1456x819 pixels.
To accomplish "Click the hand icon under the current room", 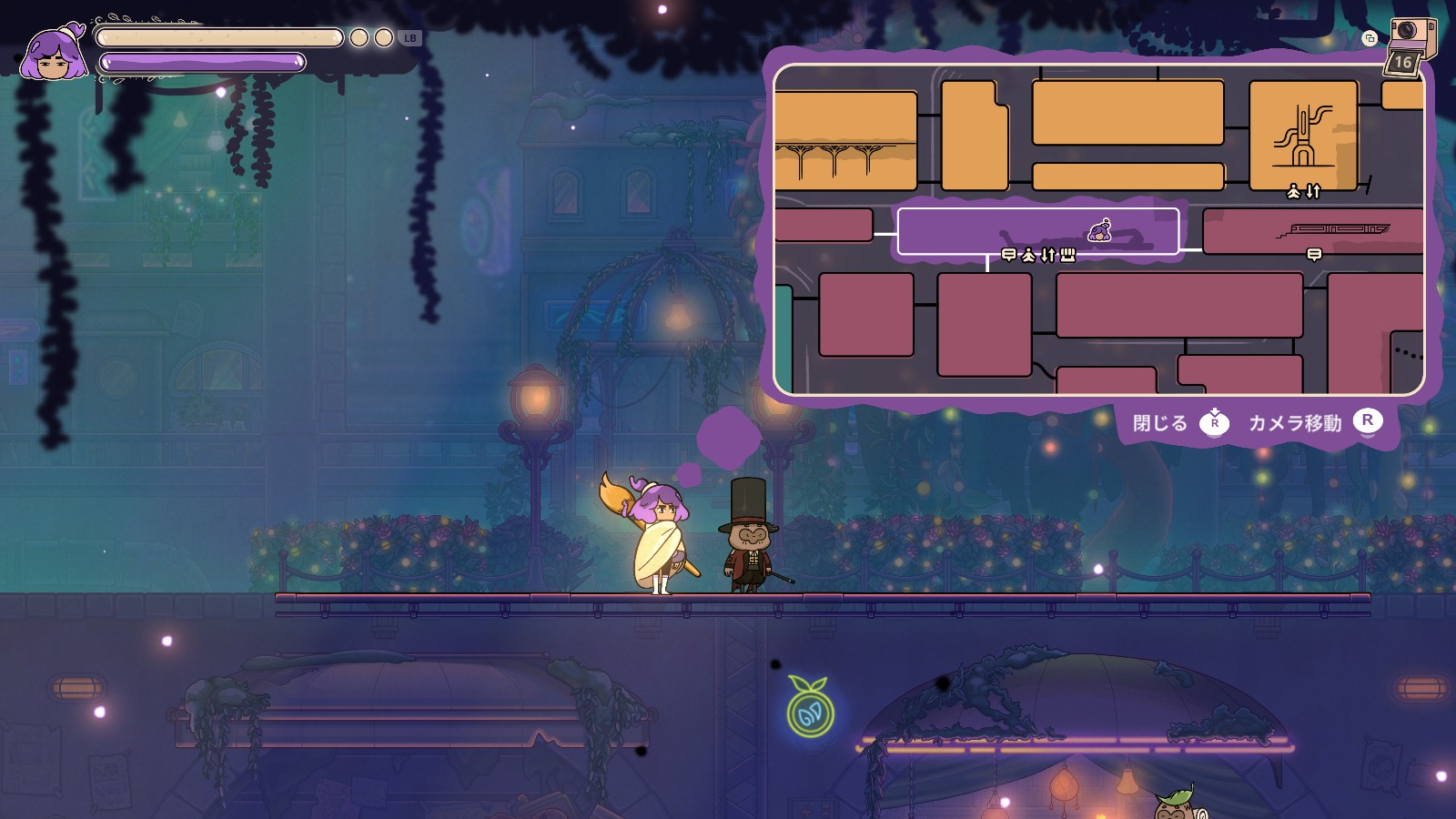I will (x=1067, y=255).
